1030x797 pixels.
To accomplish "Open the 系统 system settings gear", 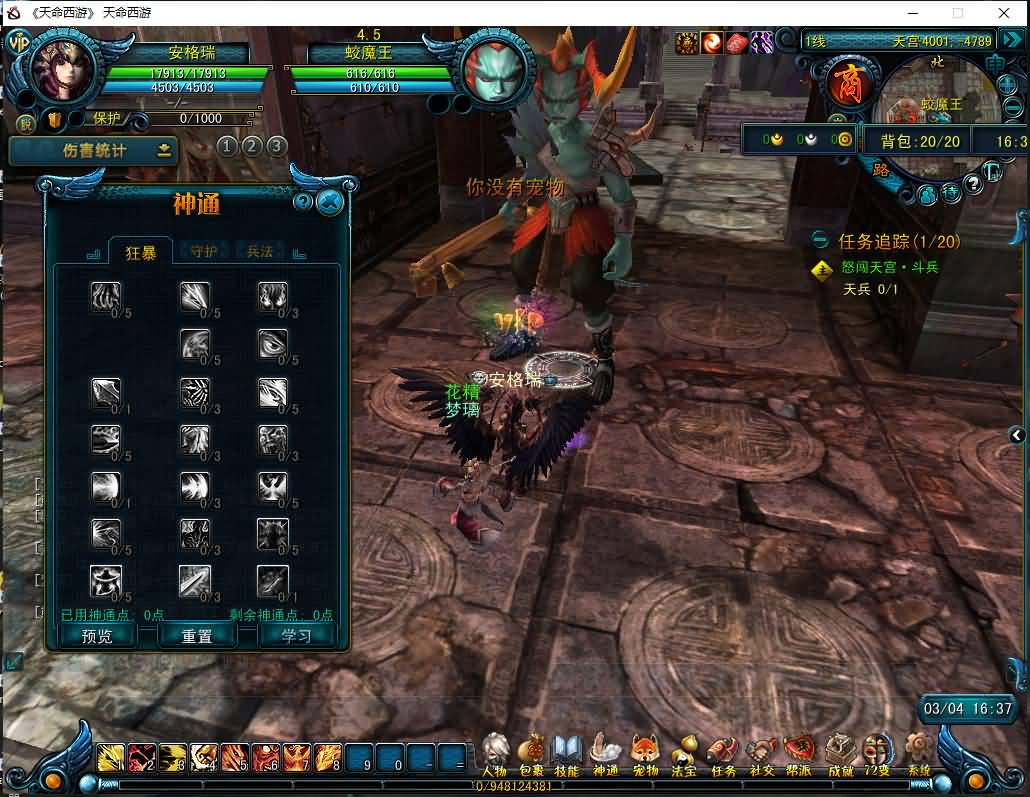I will click(919, 753).
